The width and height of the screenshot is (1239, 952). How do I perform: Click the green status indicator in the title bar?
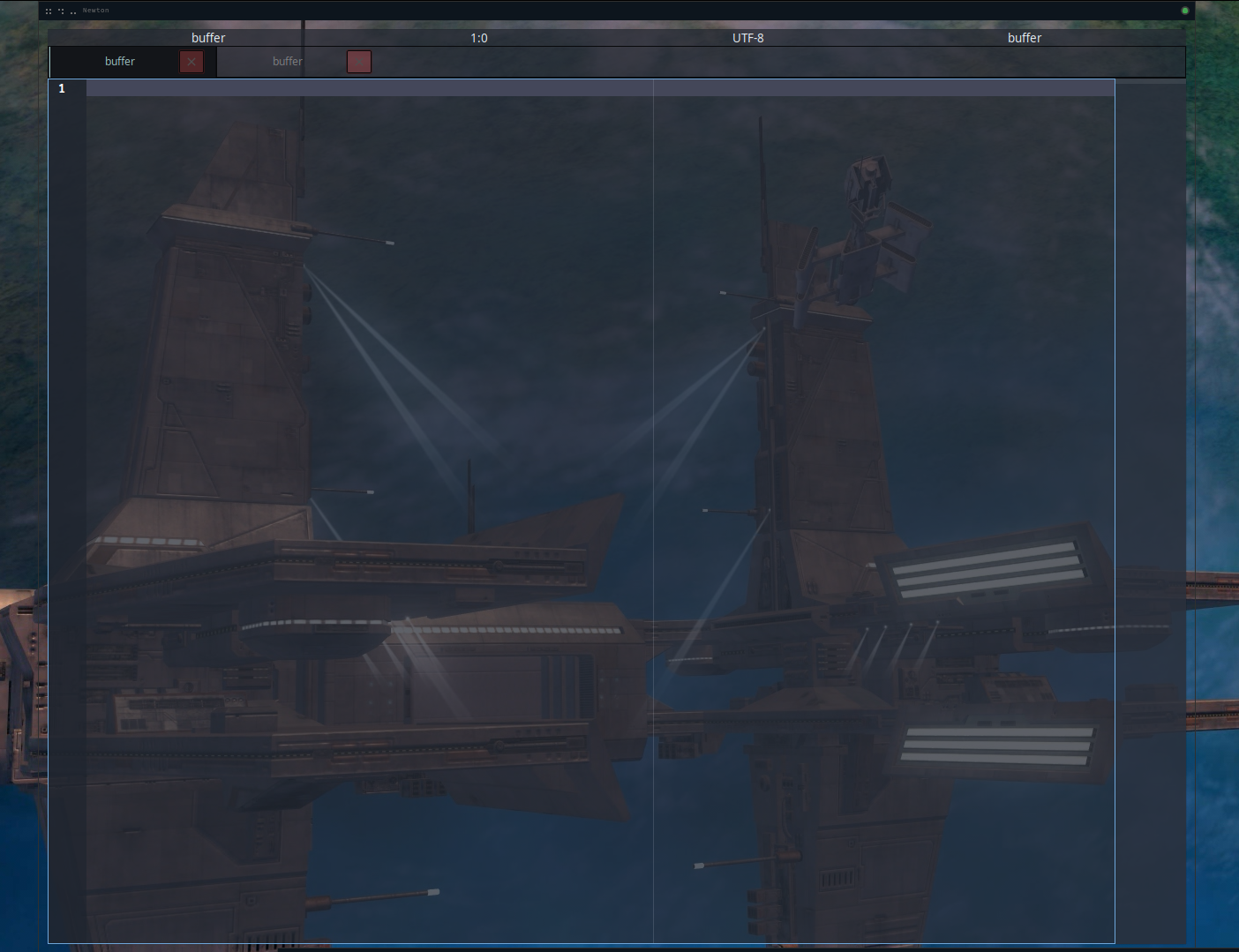click(1184, 10)
